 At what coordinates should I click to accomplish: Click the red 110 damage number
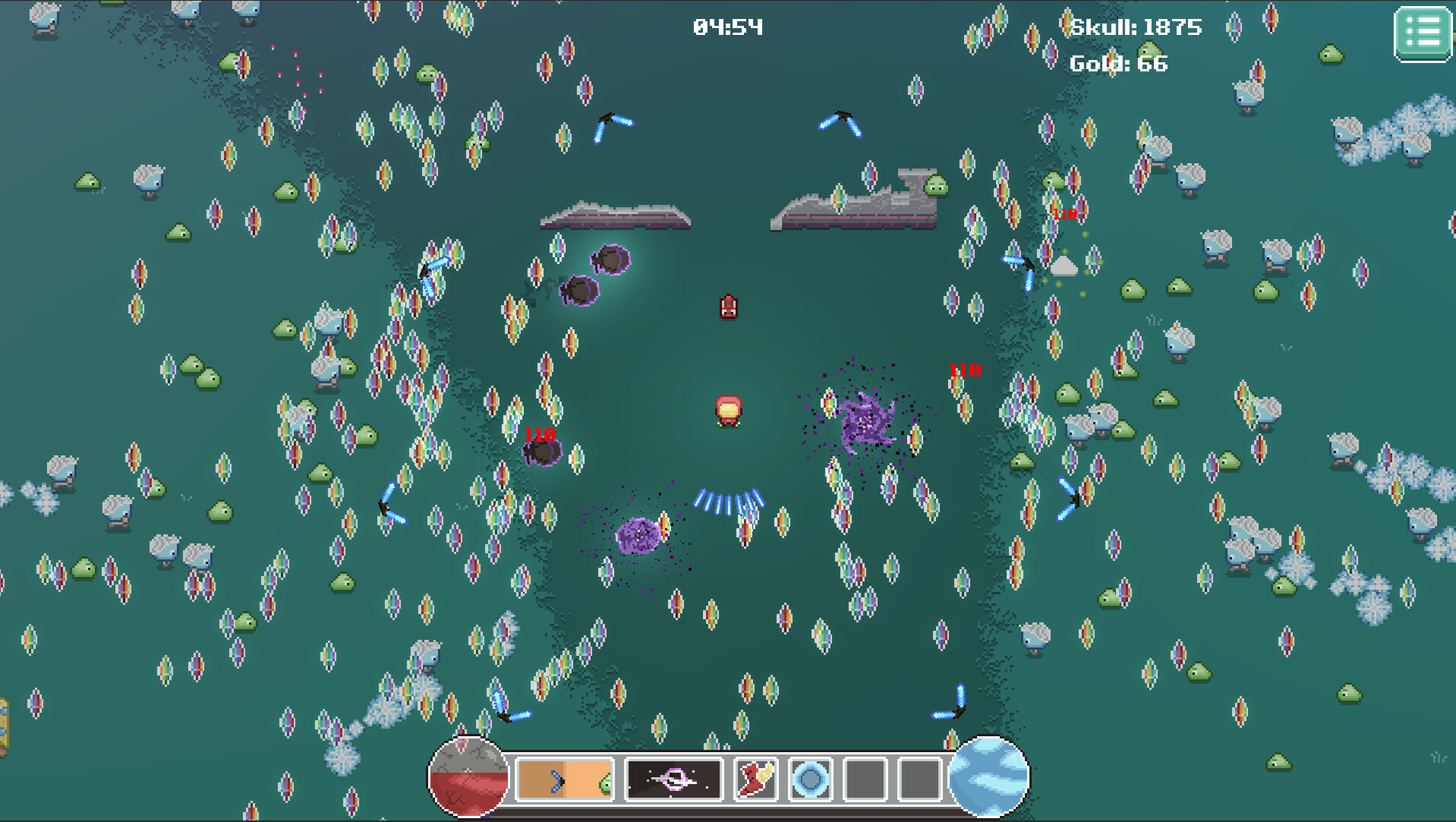click(x=963, y=372)
